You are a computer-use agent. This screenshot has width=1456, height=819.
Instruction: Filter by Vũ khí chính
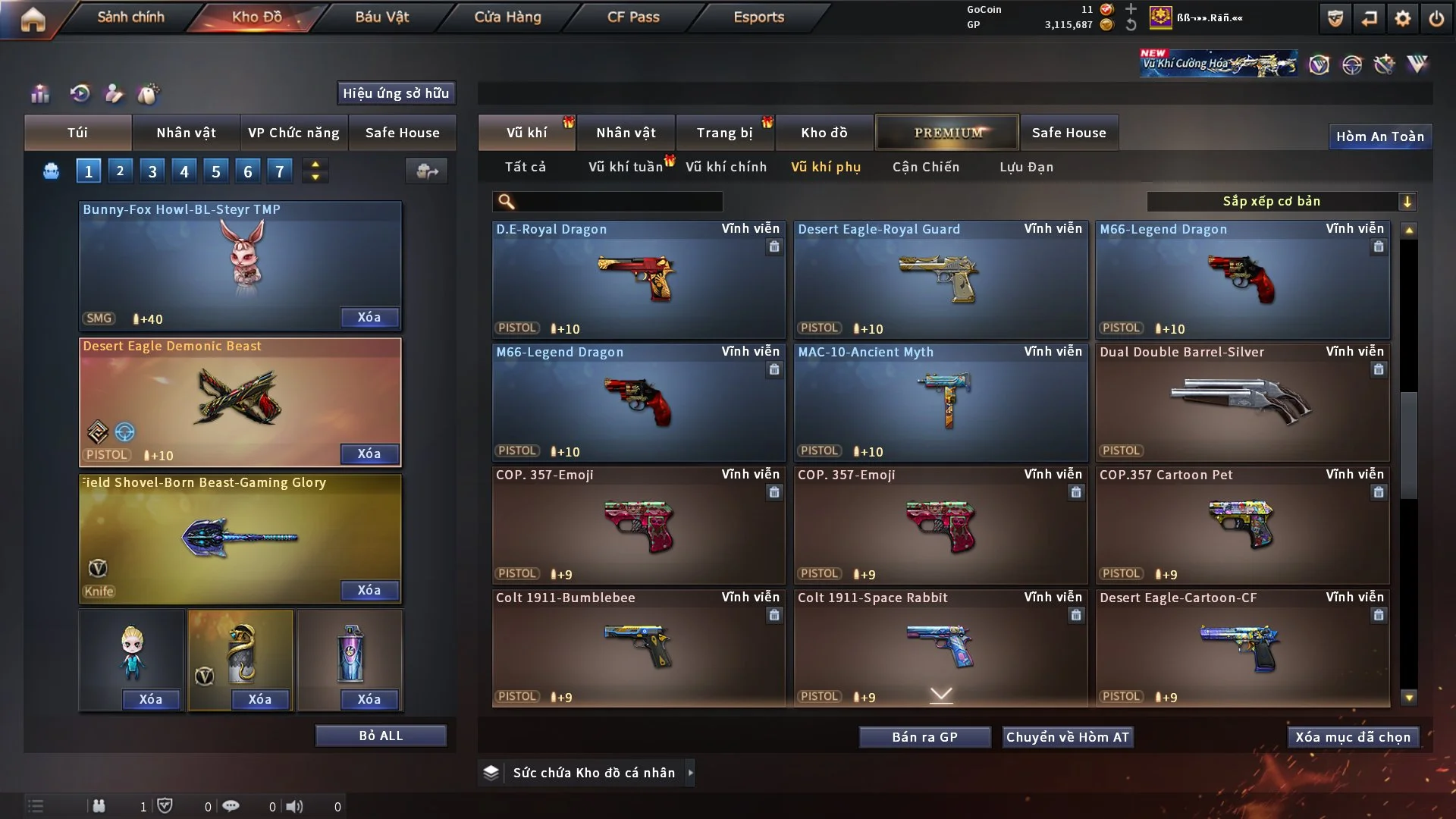point(726,167)
